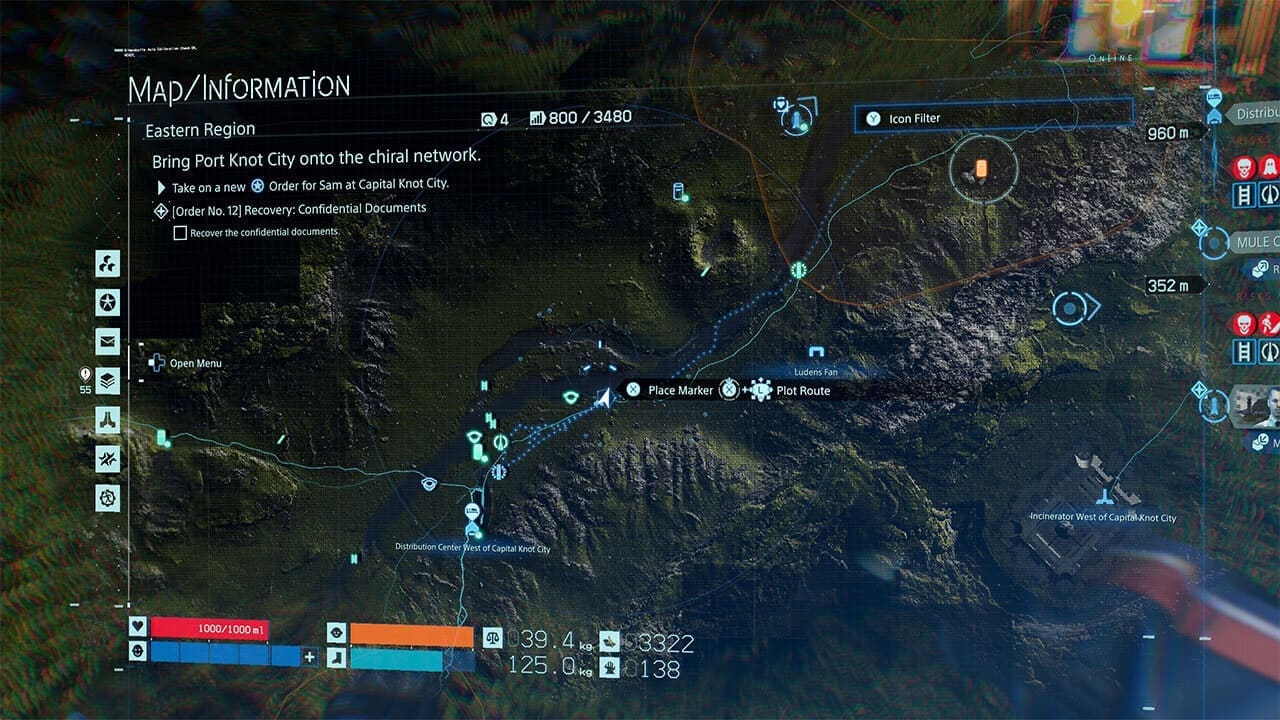This screenshot has width=1280, height=720.
Task: Expand the Distribution label chevron at right edge
Action: [x=1253, y=113]
